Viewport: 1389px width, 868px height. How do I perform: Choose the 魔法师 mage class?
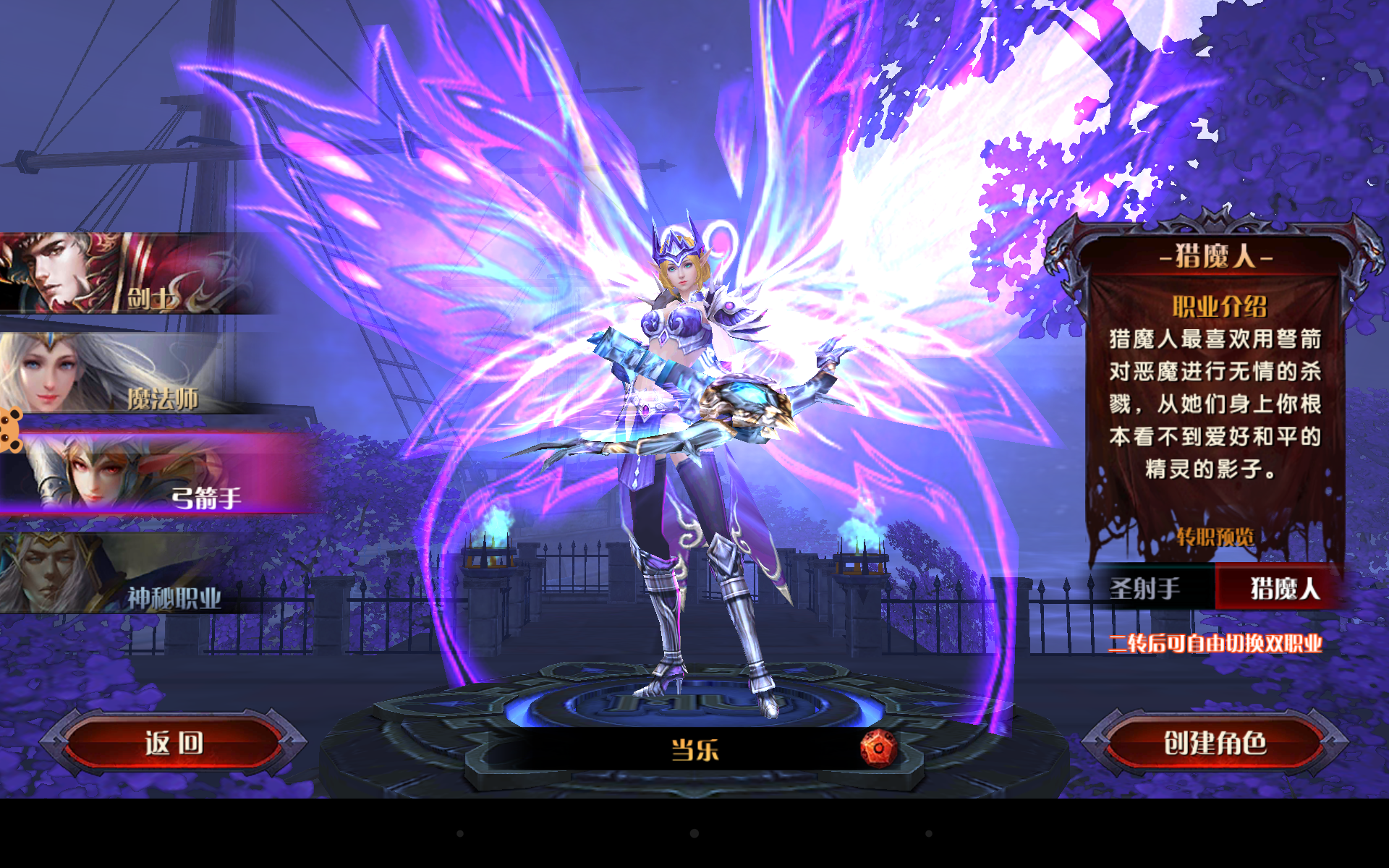pos(123,375)
